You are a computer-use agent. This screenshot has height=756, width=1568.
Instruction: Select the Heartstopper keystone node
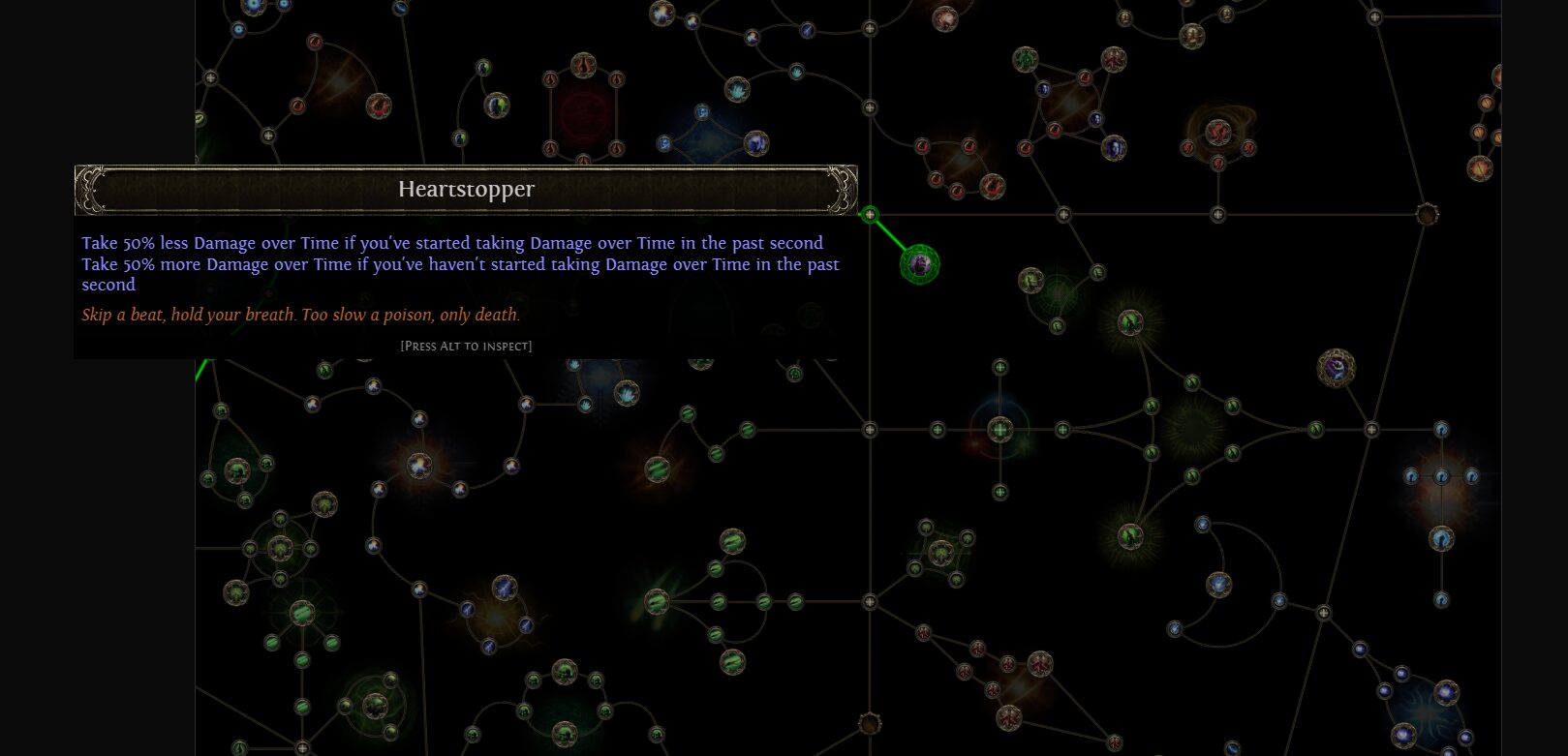(920, 263)
